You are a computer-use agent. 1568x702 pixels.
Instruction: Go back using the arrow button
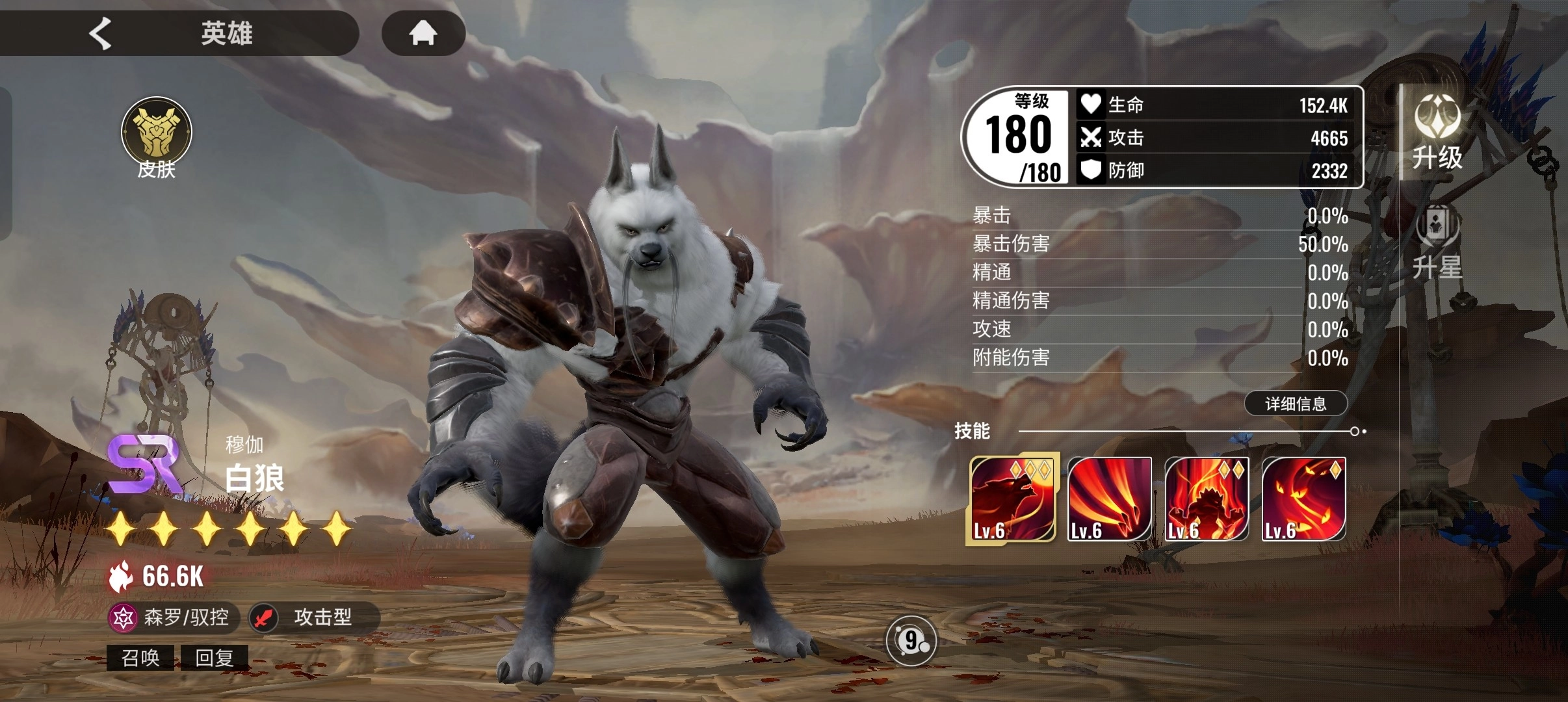(x=101, y=33)
